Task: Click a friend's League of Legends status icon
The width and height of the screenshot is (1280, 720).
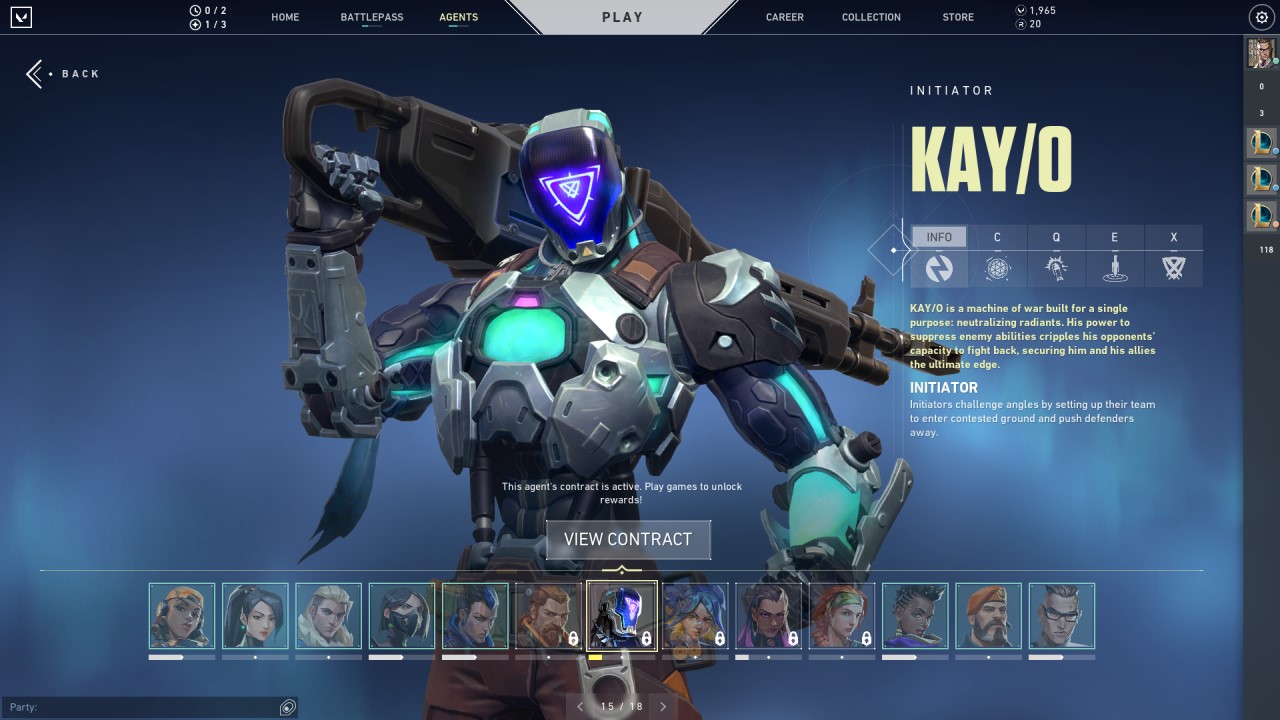Action: tap(1261, 143)
